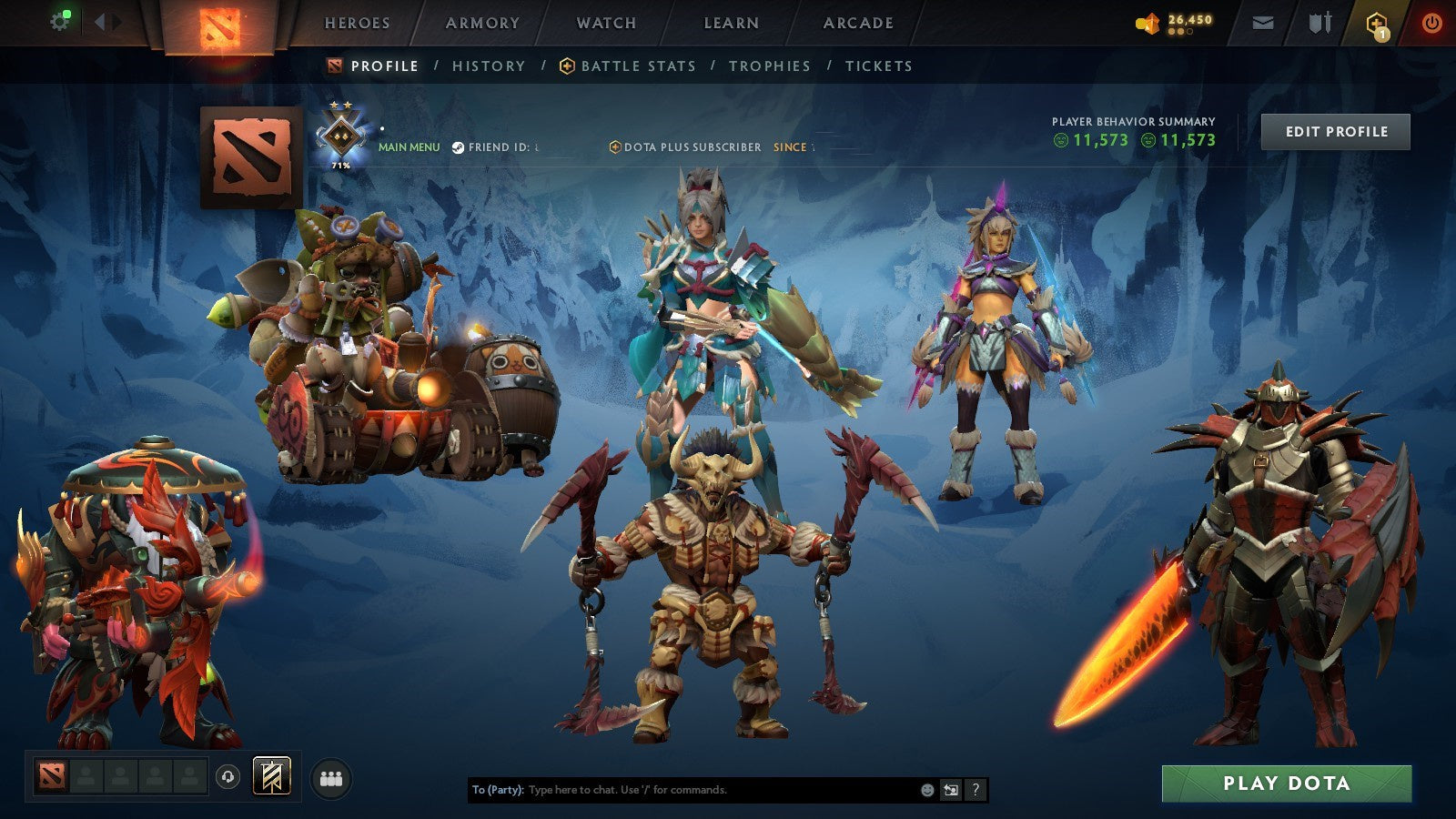Switch to the HISTORY tab

point(488,66)
